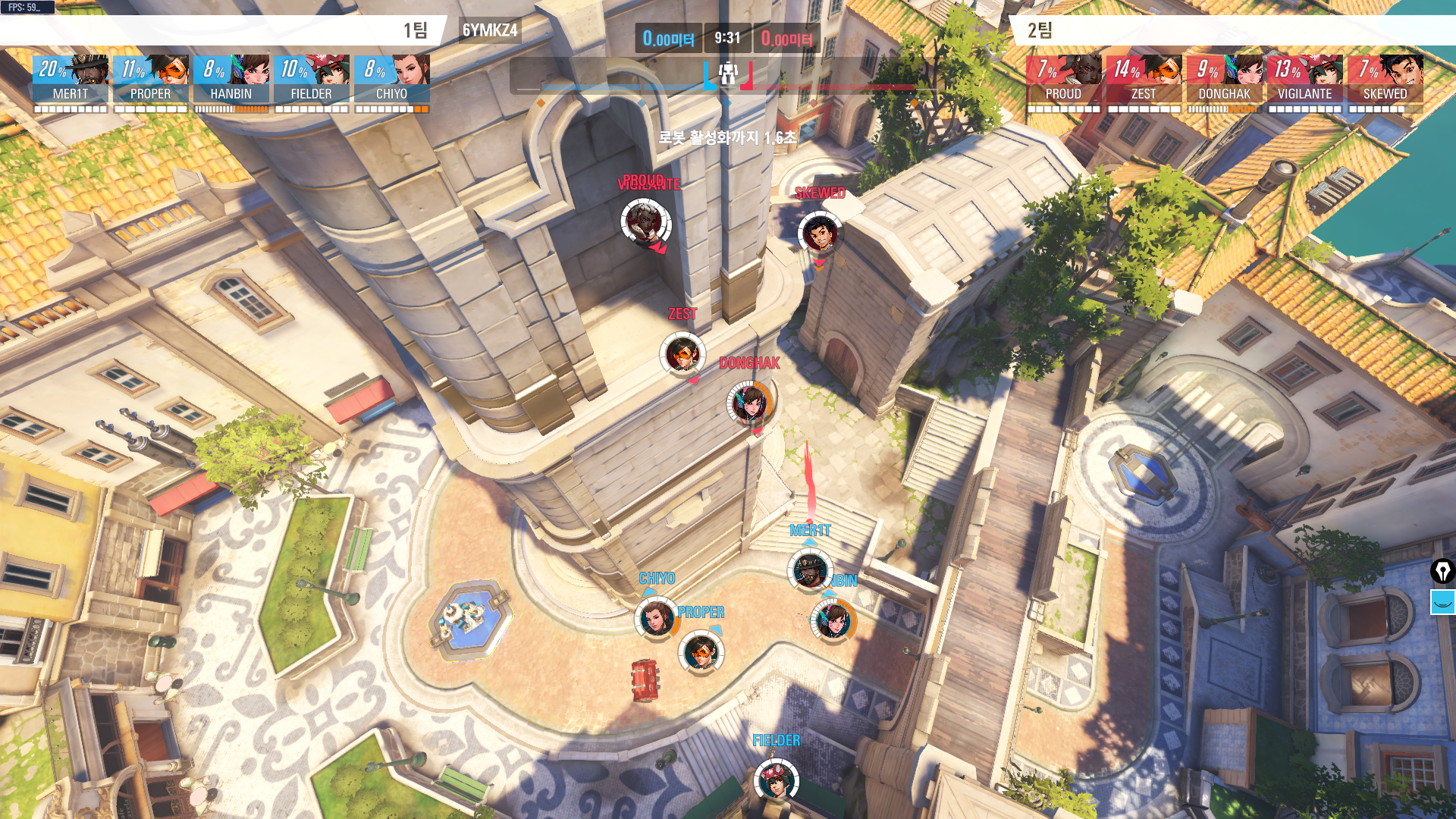Image resolution: width=1456 pixels, height=819 pixels.
Task: Select MER1T's player card
Action: click(x=71, y=79)
